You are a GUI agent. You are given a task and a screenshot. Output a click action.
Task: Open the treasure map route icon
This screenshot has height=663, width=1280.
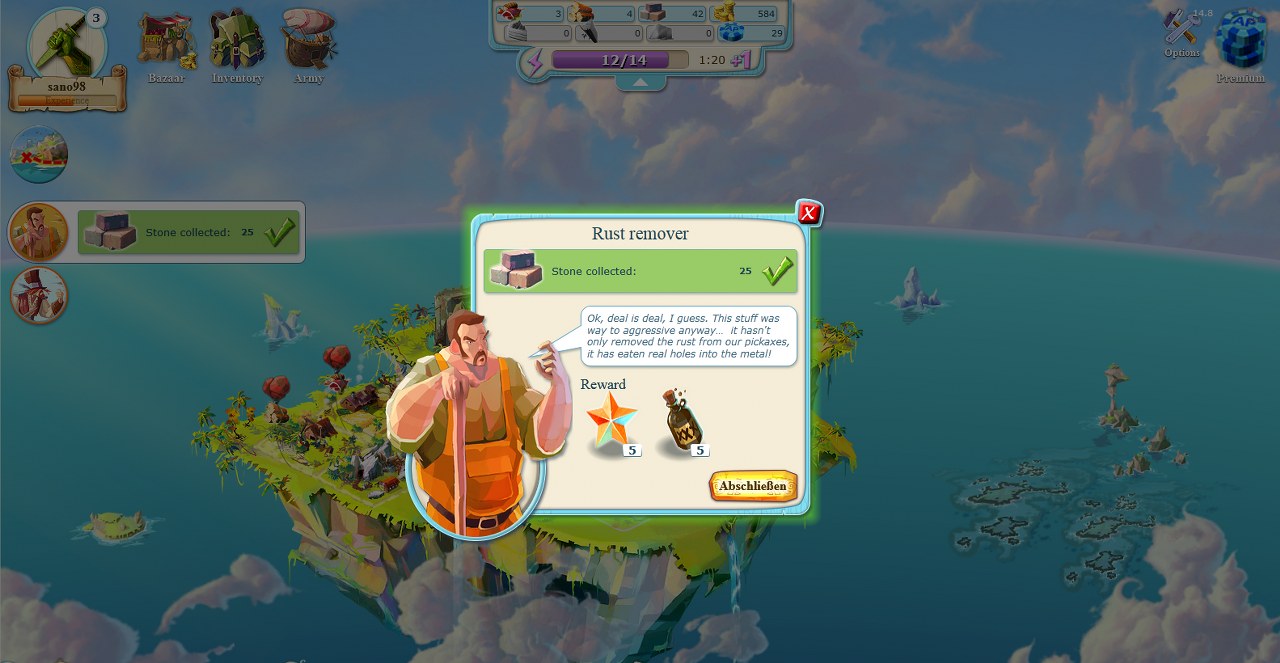click(x=39, y=155)
